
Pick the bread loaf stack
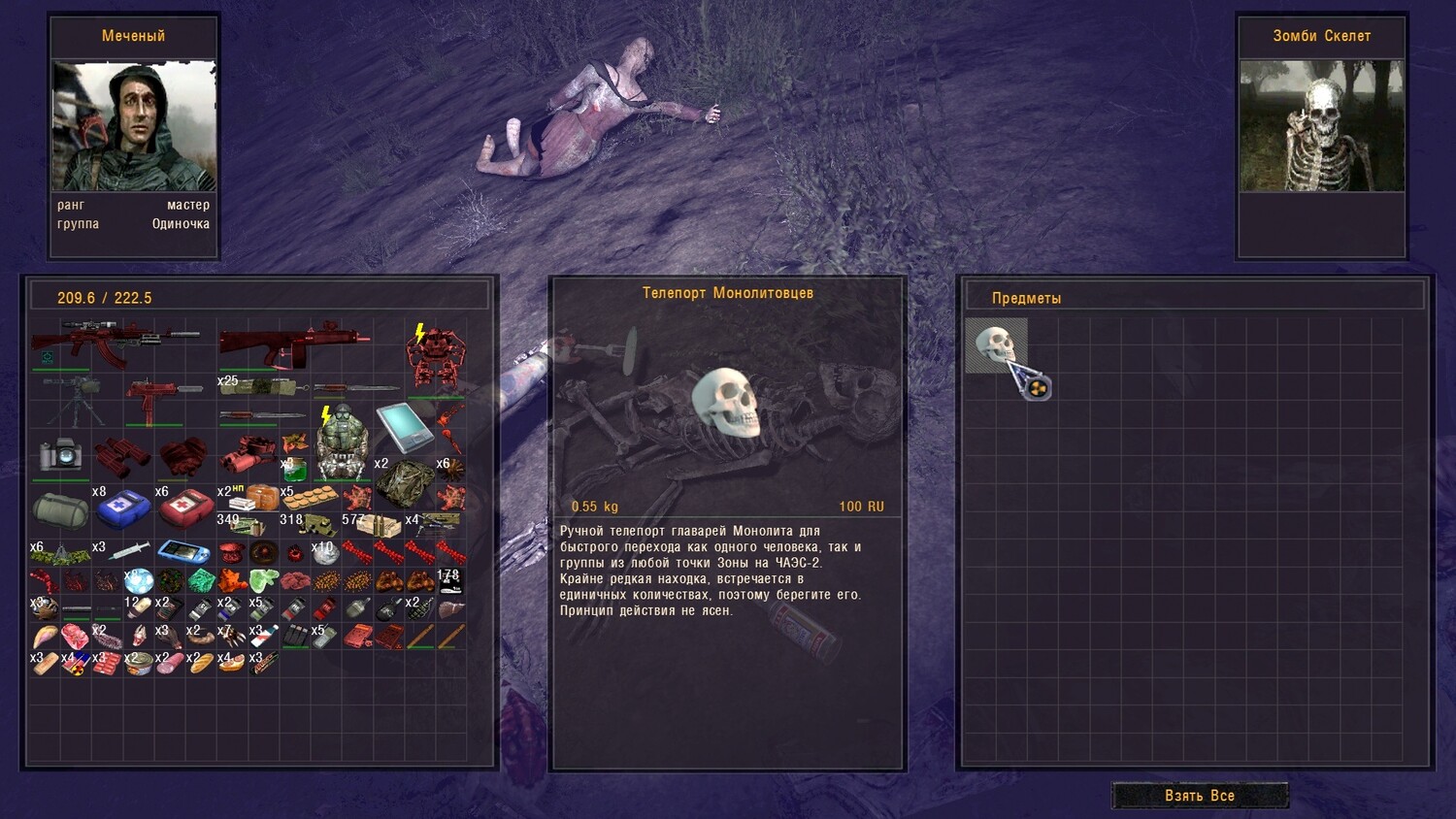200,664
